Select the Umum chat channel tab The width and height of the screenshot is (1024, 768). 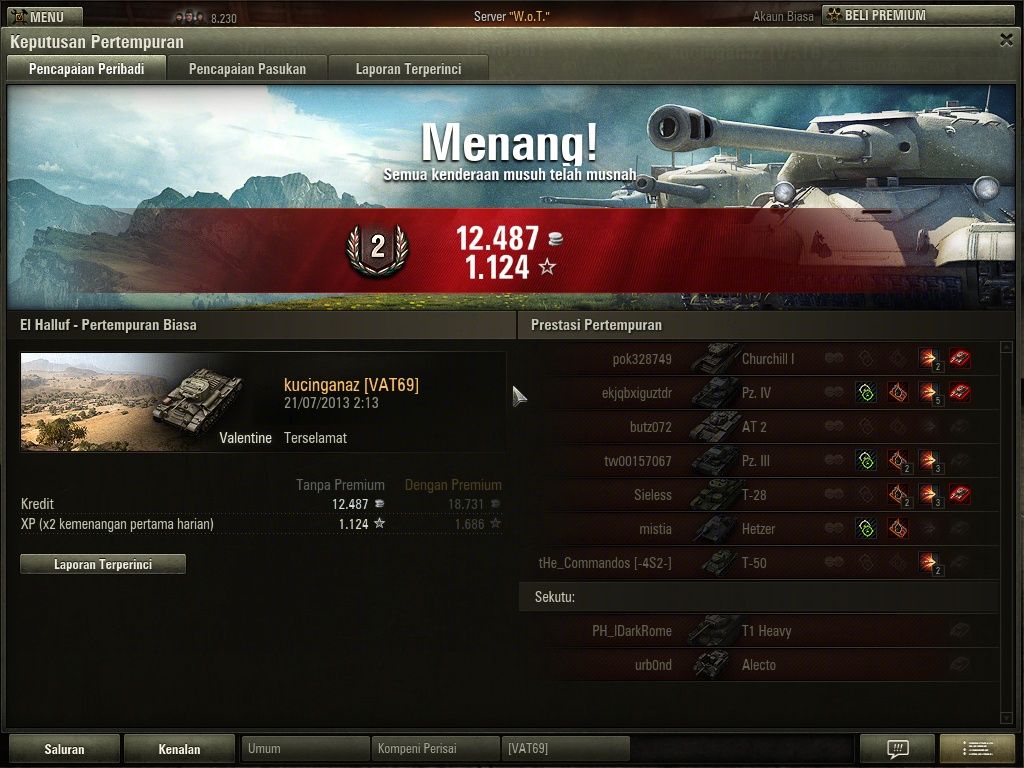coord(305,749)
